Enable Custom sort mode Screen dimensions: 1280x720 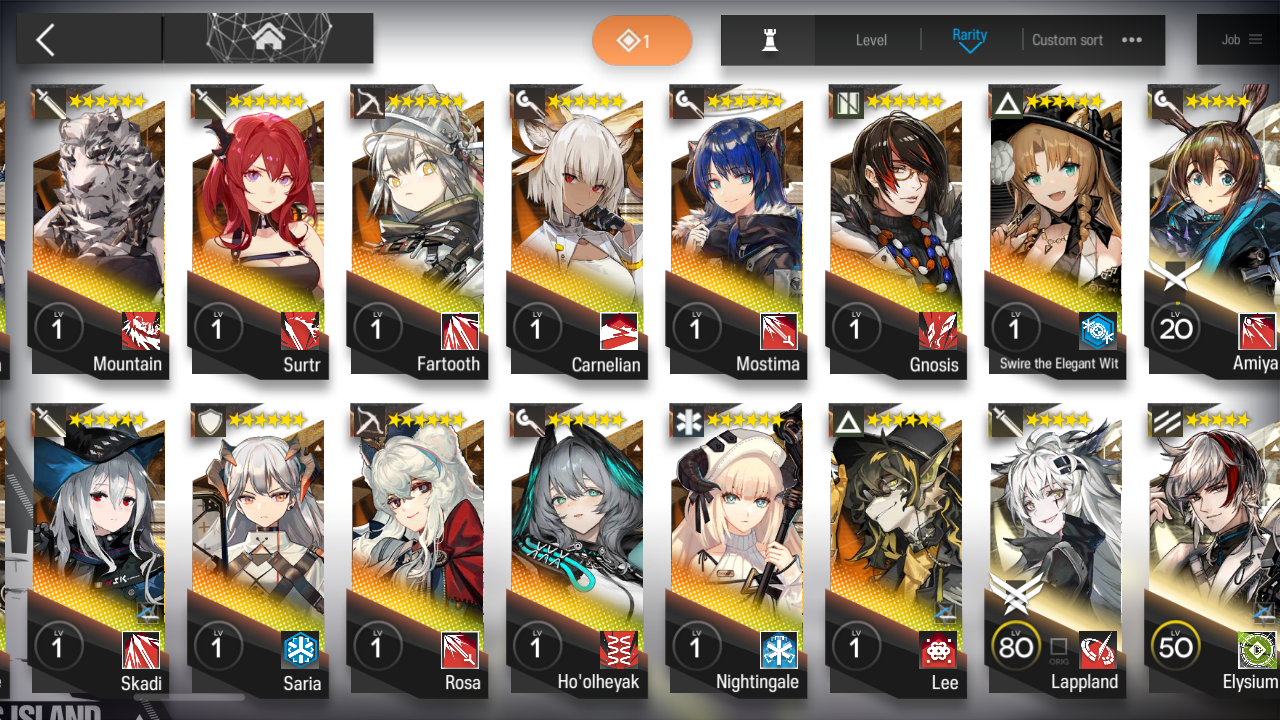1067,40
